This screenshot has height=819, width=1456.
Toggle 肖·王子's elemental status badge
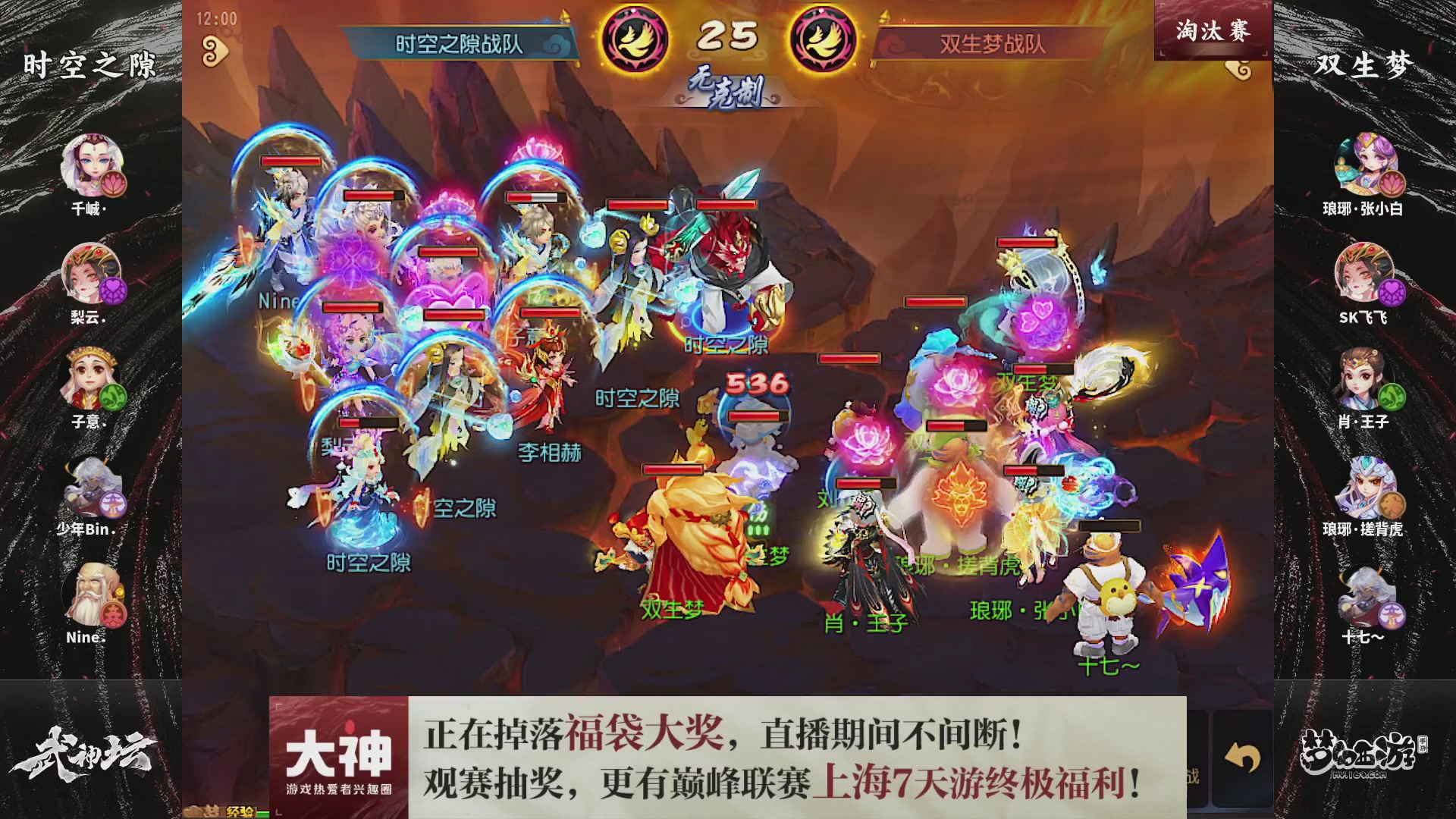tap(1392, 398)
